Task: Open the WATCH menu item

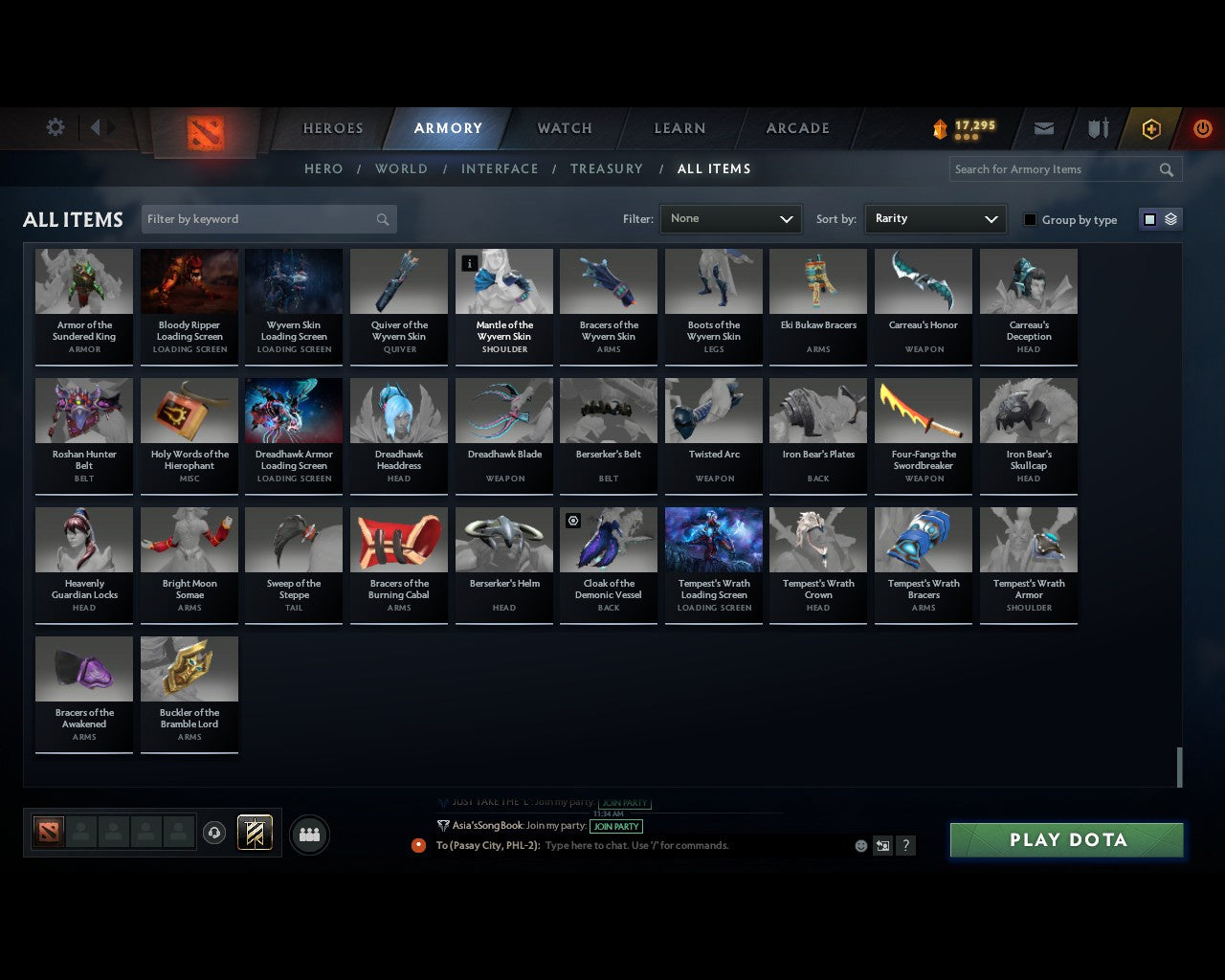Action: click(x=564, y=128)
